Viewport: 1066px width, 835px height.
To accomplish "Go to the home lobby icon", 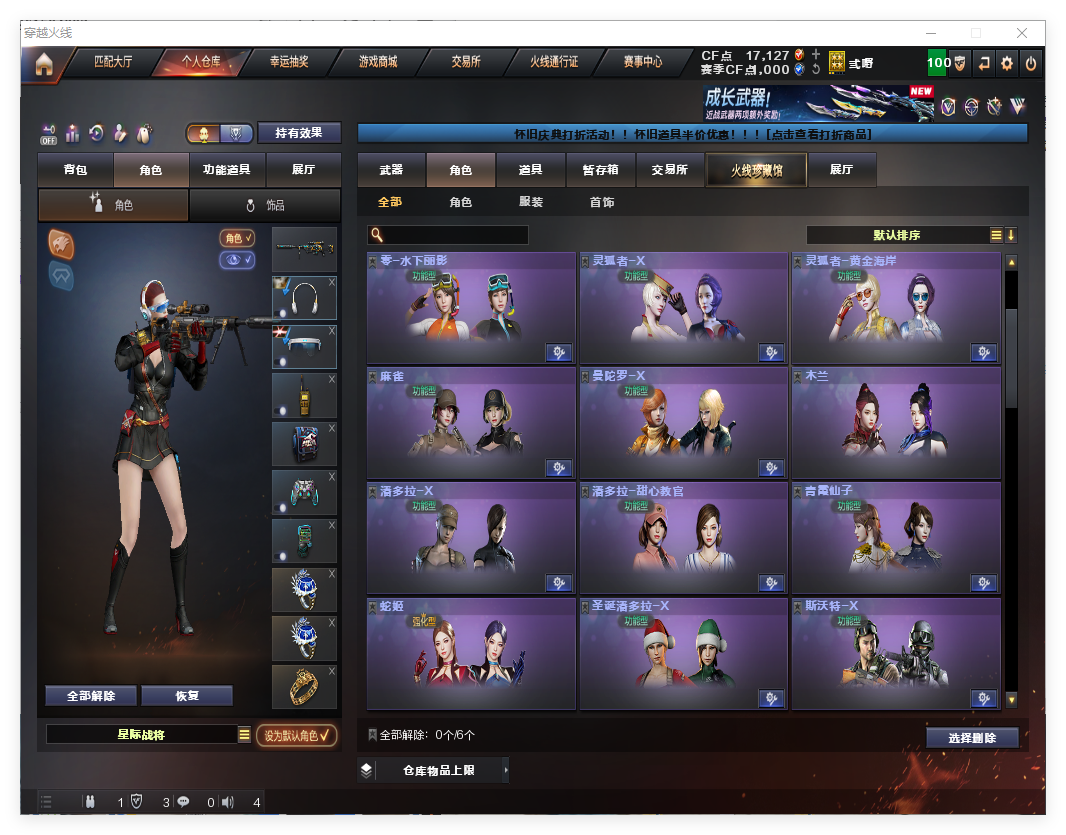I will [44, 65].
